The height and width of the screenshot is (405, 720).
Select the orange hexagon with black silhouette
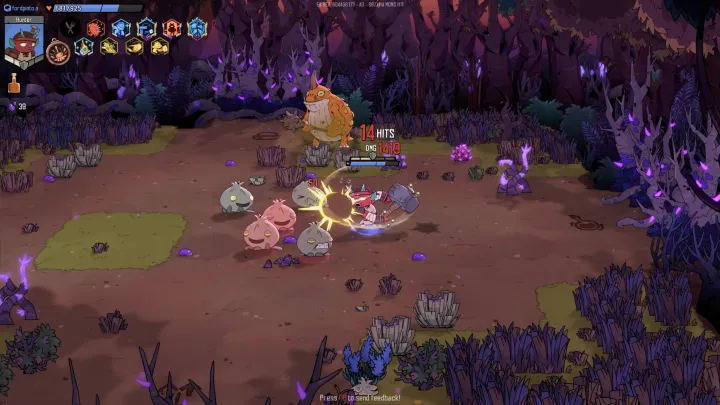point(172,27)
